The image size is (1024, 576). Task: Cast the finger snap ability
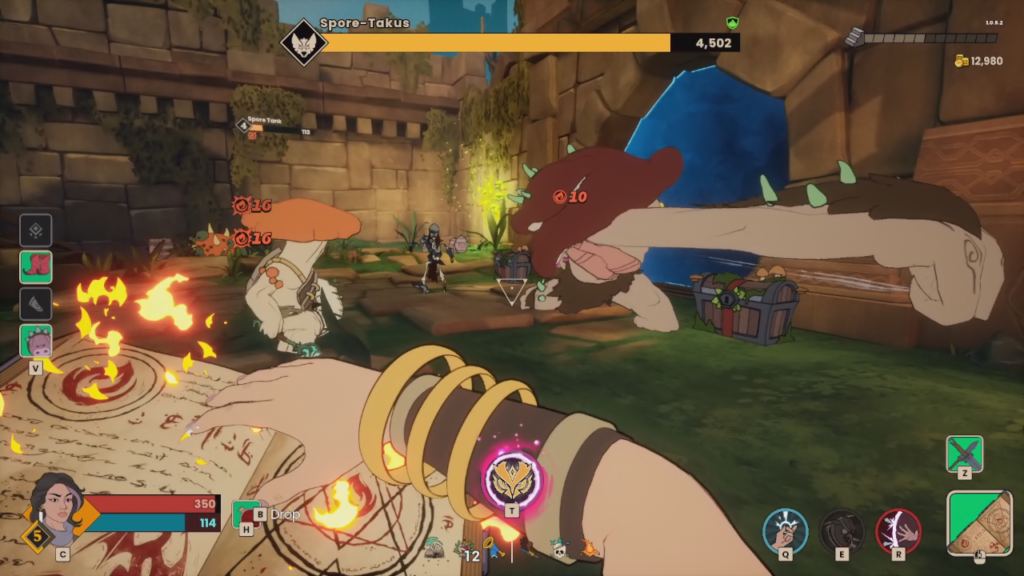click(785, 530)
